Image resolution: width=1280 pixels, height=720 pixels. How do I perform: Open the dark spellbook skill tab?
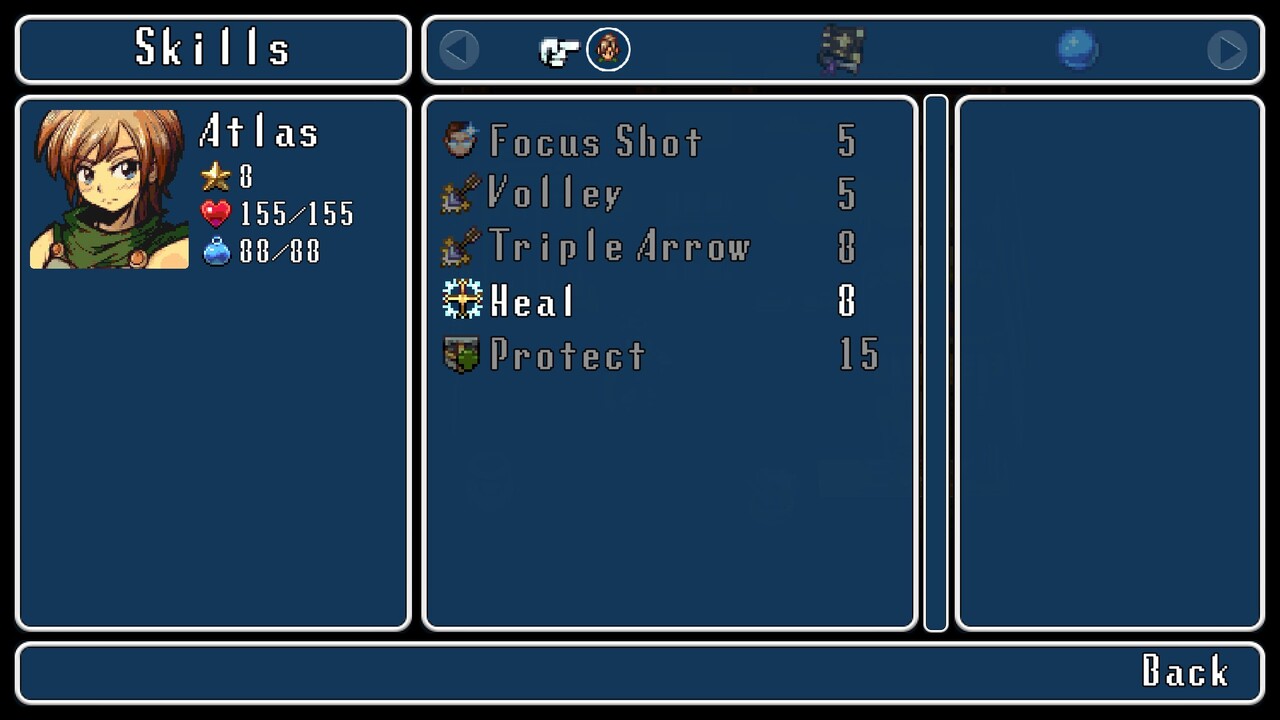[x=841, y=49]
